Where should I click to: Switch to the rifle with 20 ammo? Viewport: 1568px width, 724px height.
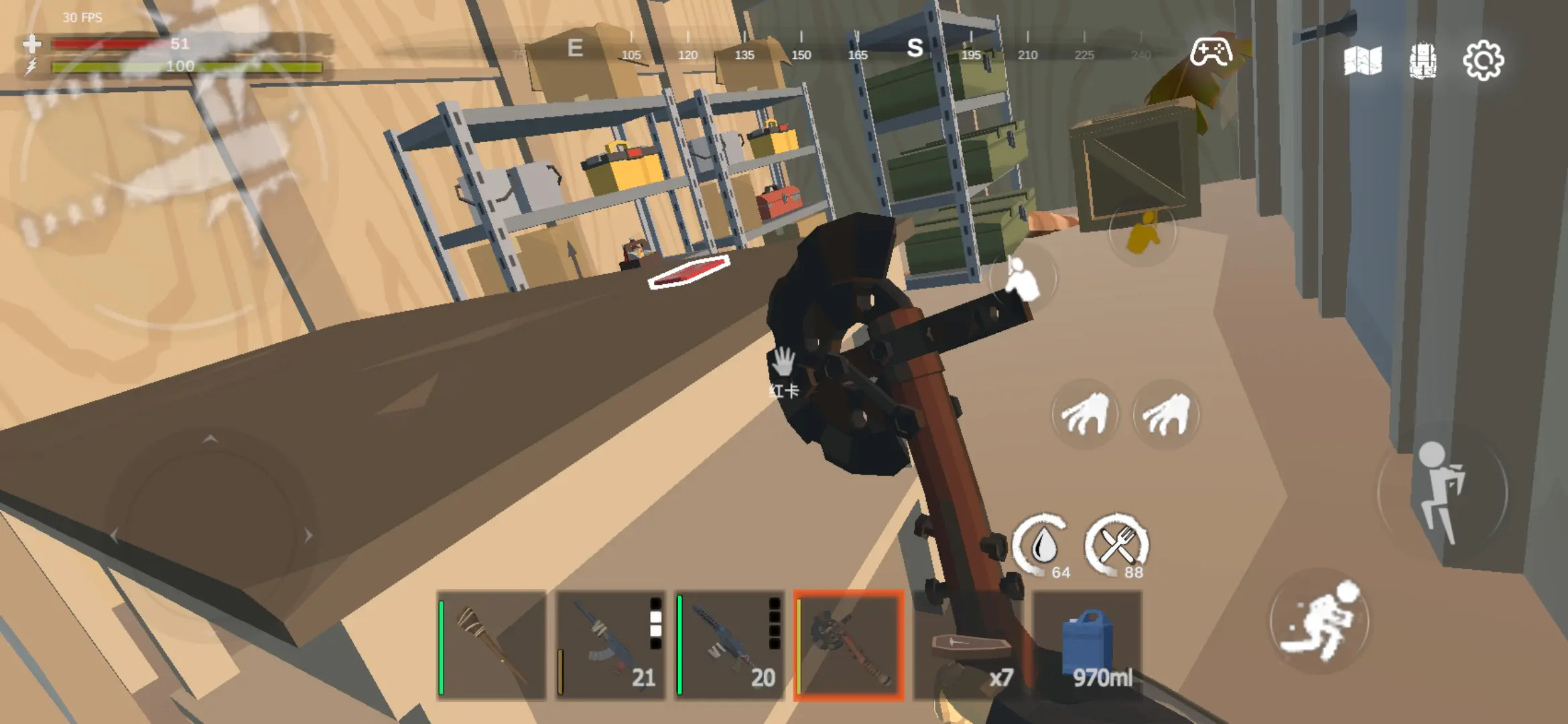729,645
